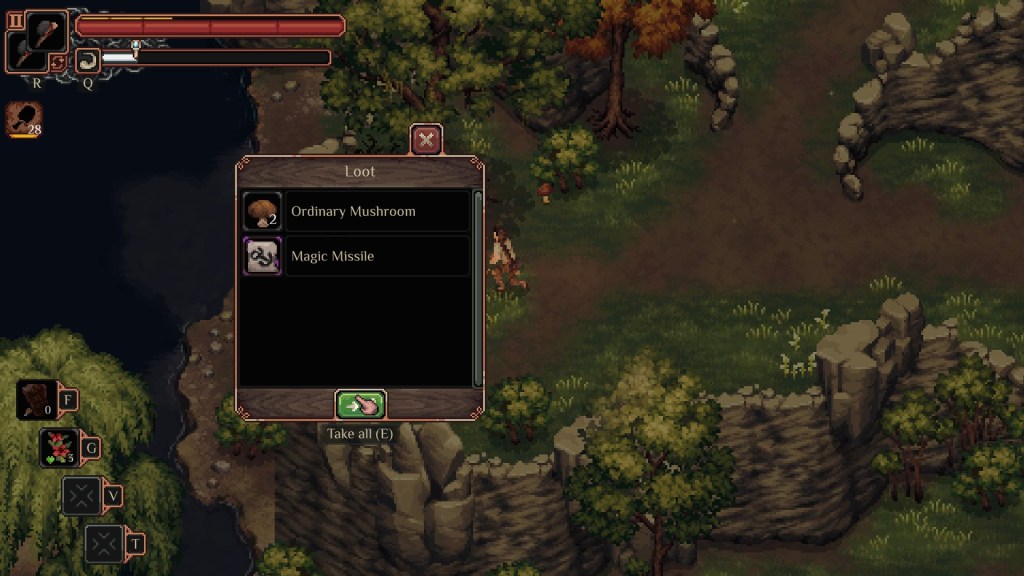Activate the curled horn ability icon

(x=87, y=60)
